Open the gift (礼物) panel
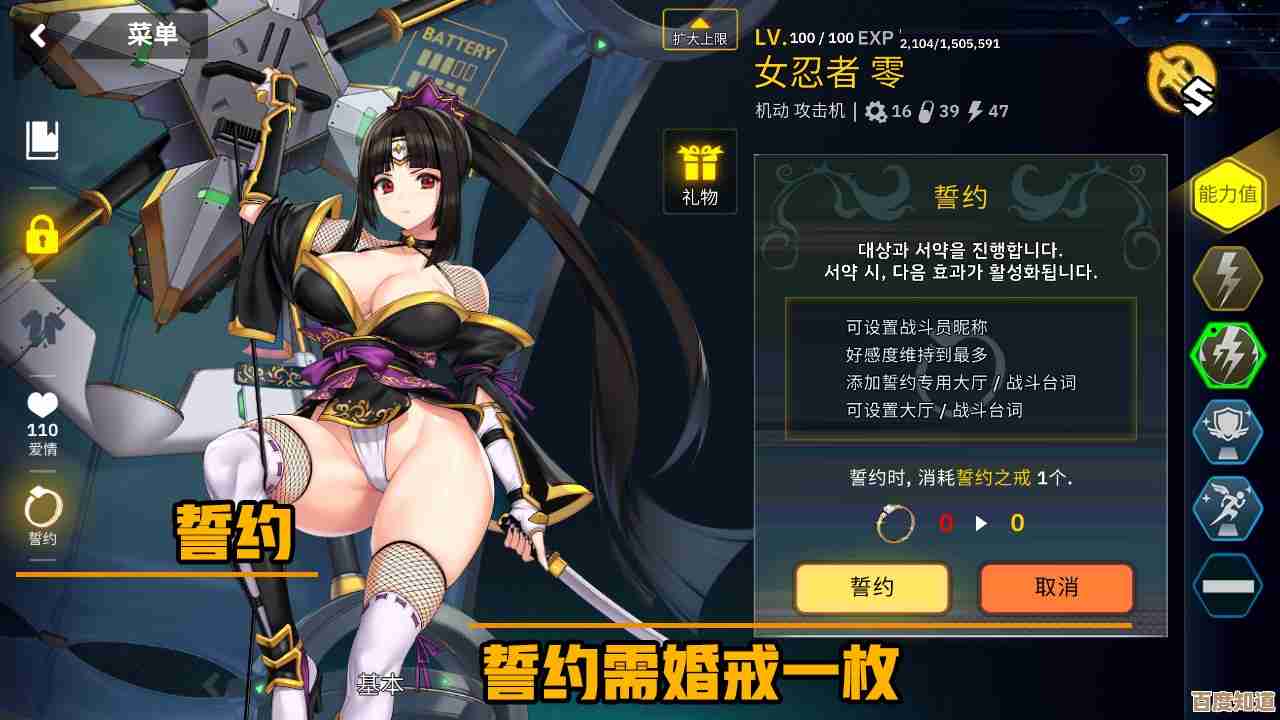 click(x=699, y=170)
